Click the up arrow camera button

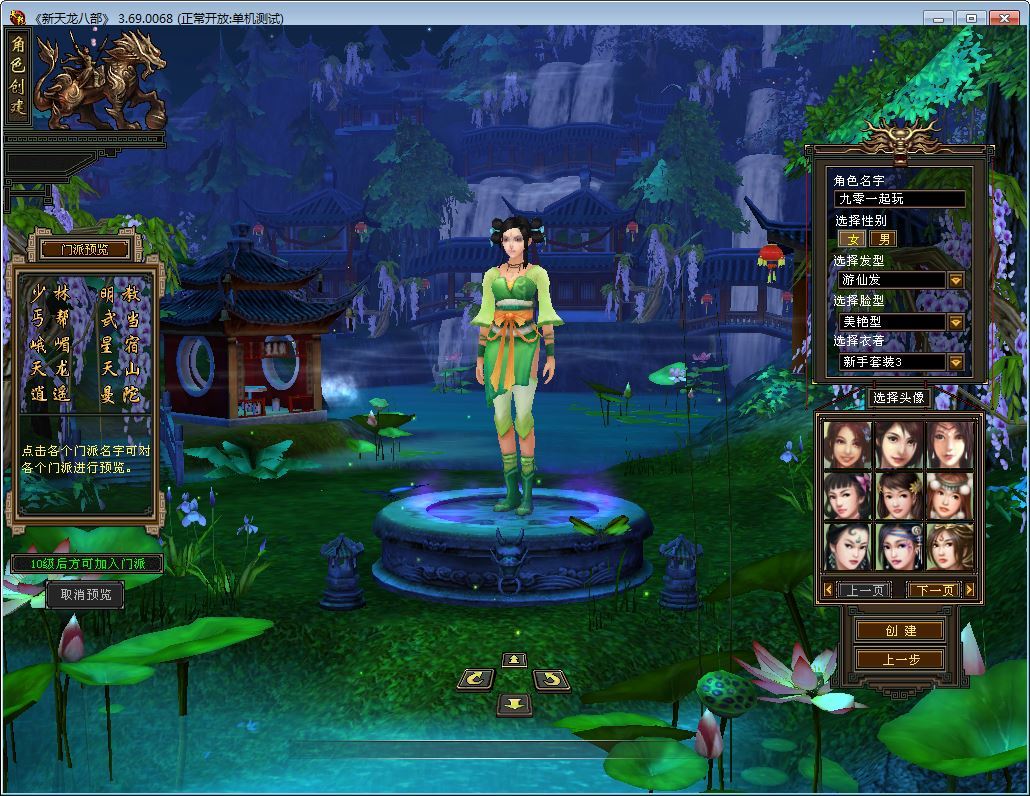coord(514,659)
